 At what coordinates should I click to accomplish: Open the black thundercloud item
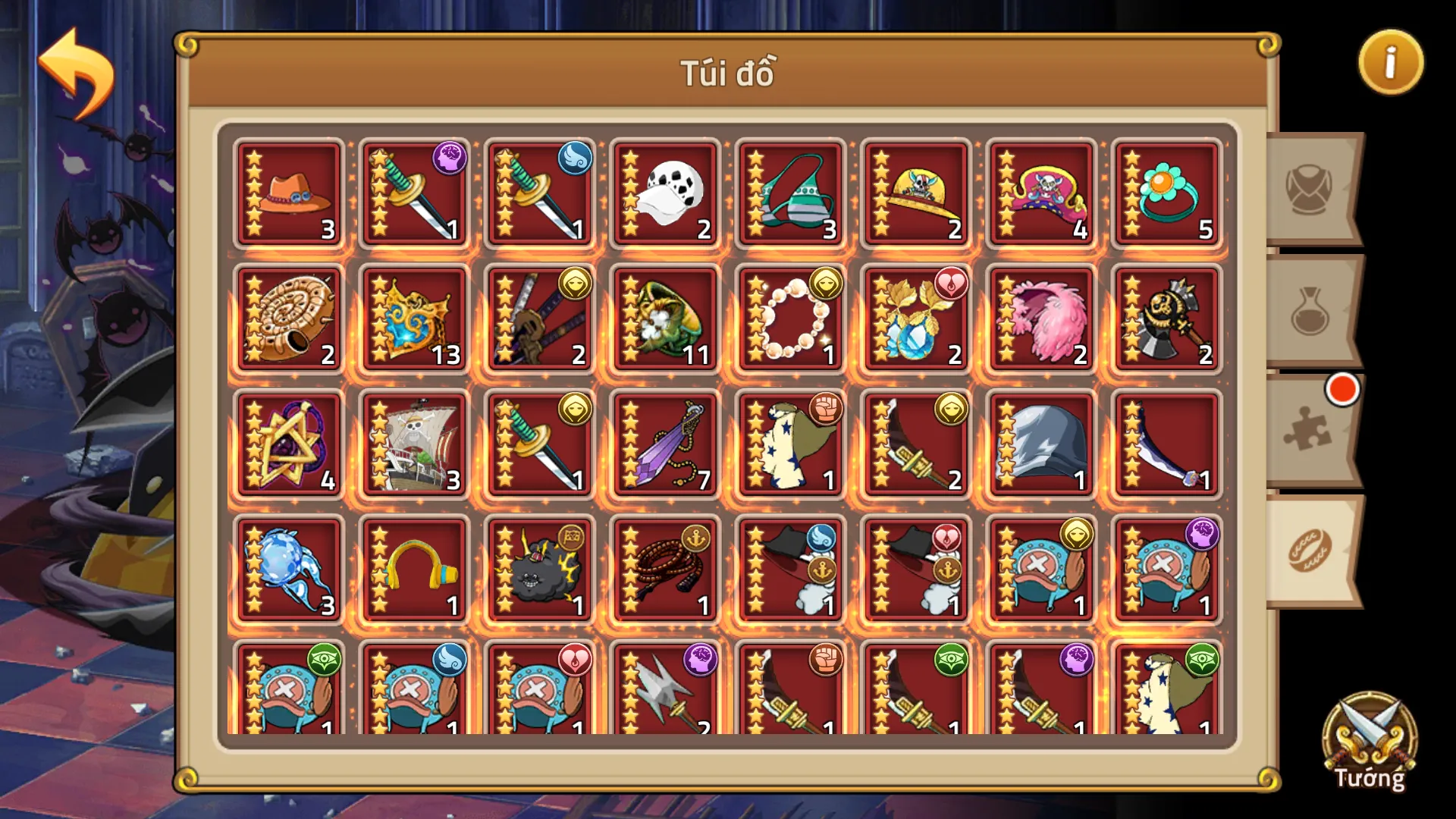[538, 569]
